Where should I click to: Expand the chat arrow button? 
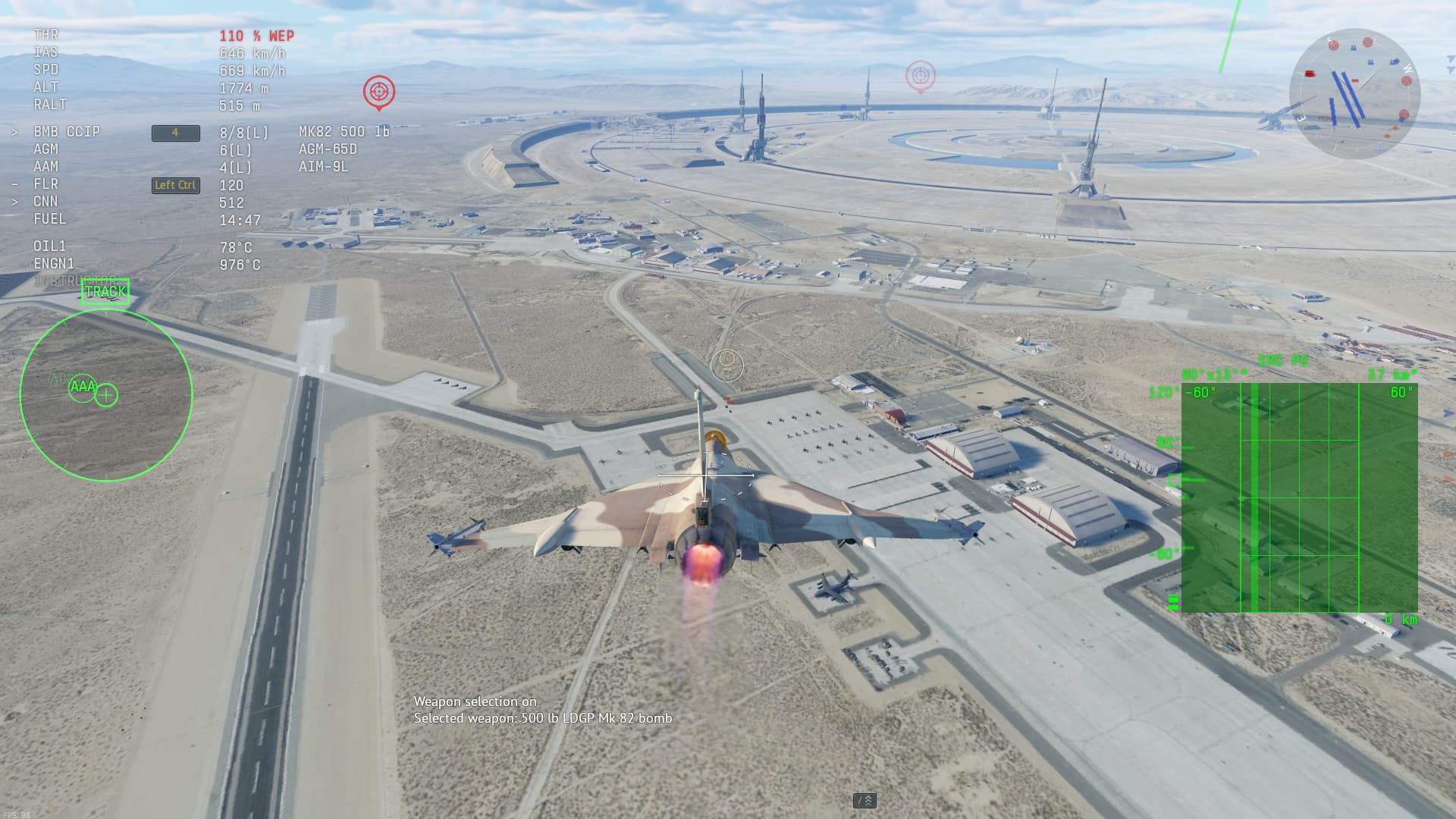click(864, 800)
